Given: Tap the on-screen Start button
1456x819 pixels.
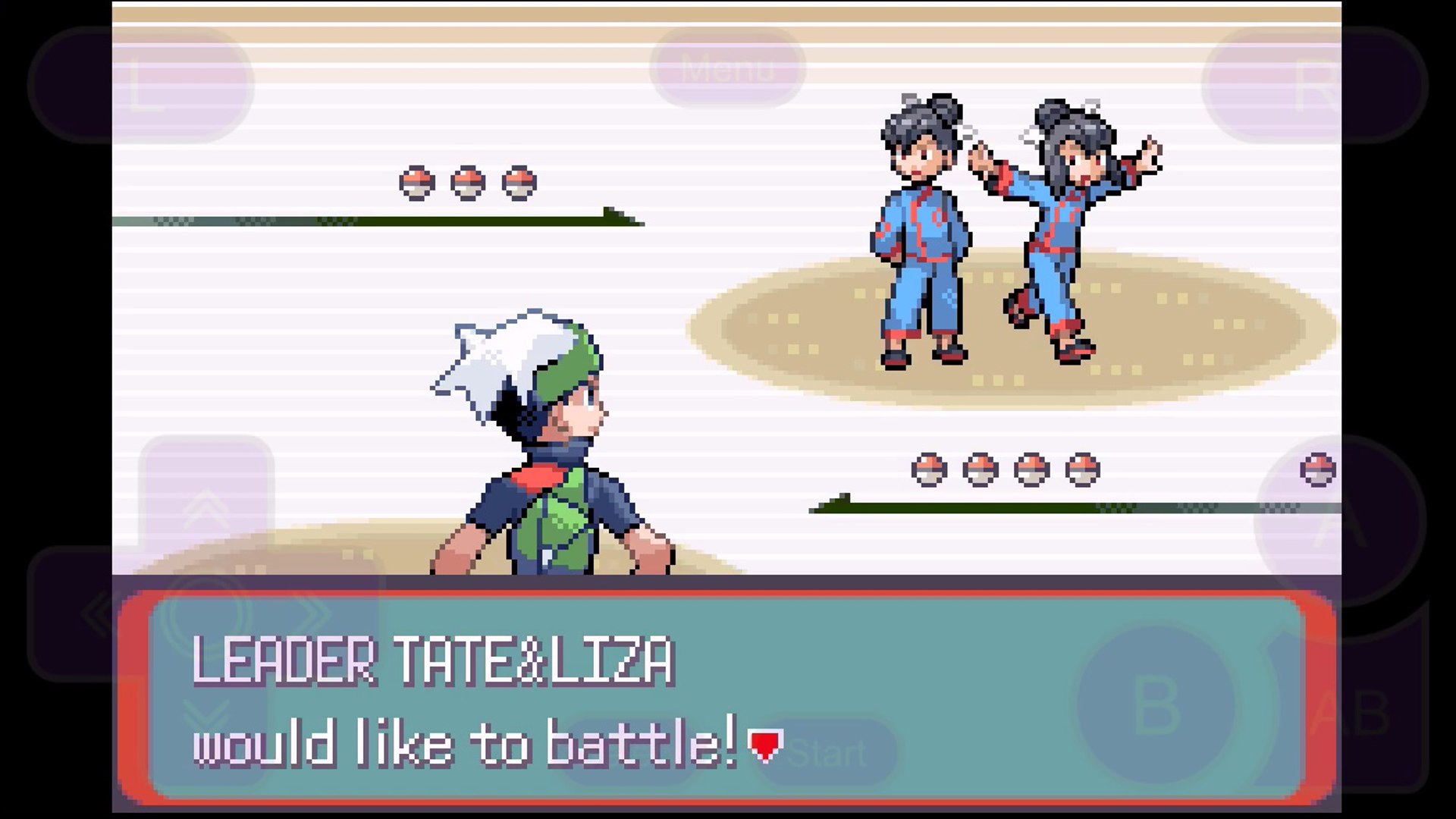Looking at the screenshot, I should coord(828,753).
